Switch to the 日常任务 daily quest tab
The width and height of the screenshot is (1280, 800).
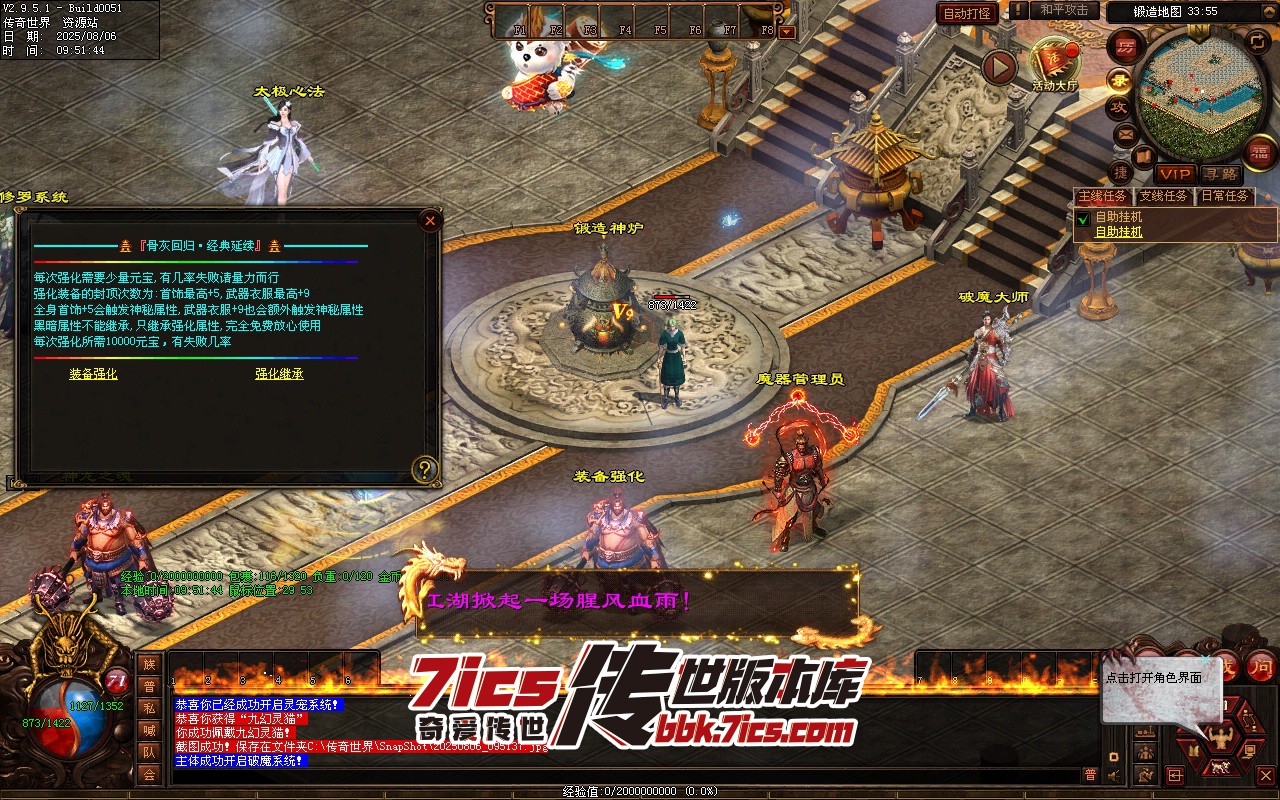pyautogui.click(x=1225, y=196)
